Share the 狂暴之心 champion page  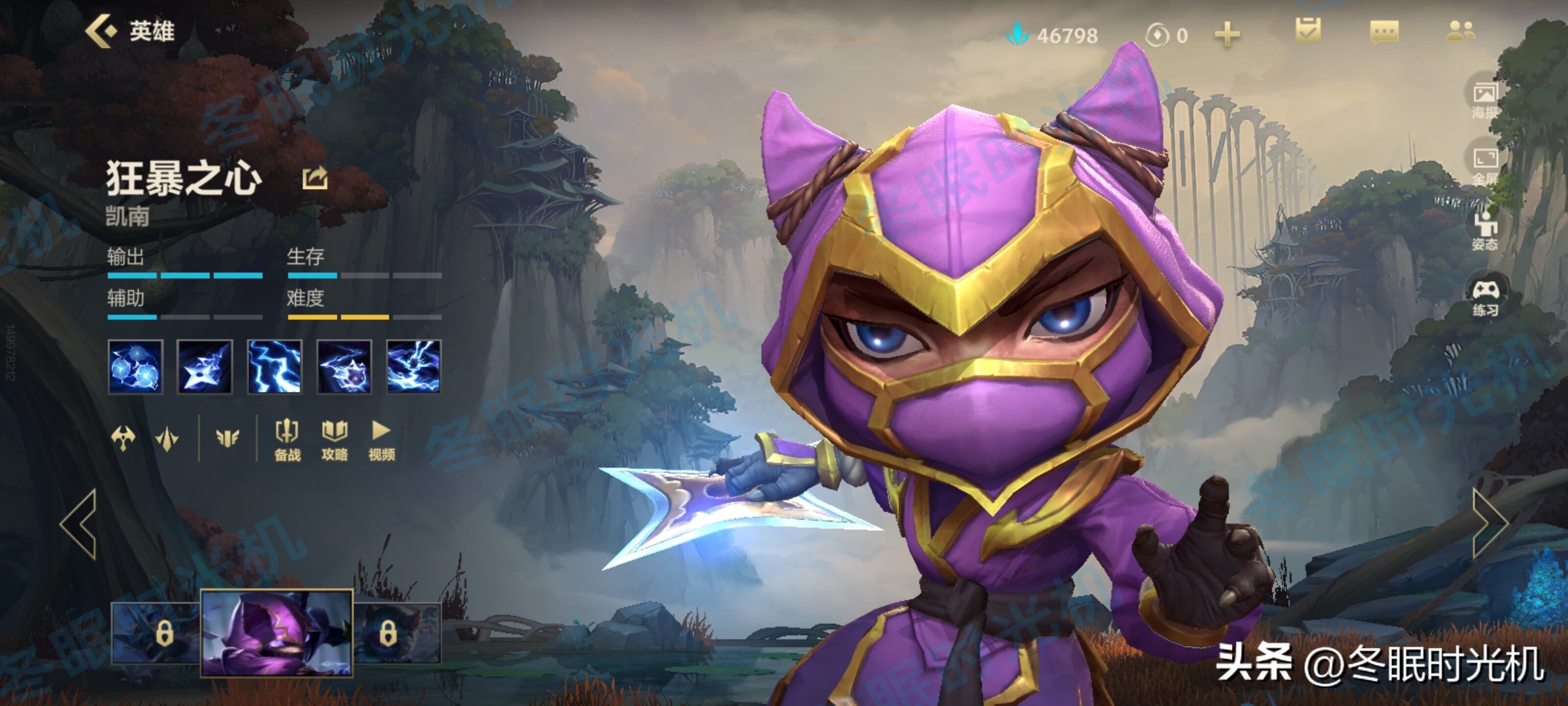click(315, 178)
